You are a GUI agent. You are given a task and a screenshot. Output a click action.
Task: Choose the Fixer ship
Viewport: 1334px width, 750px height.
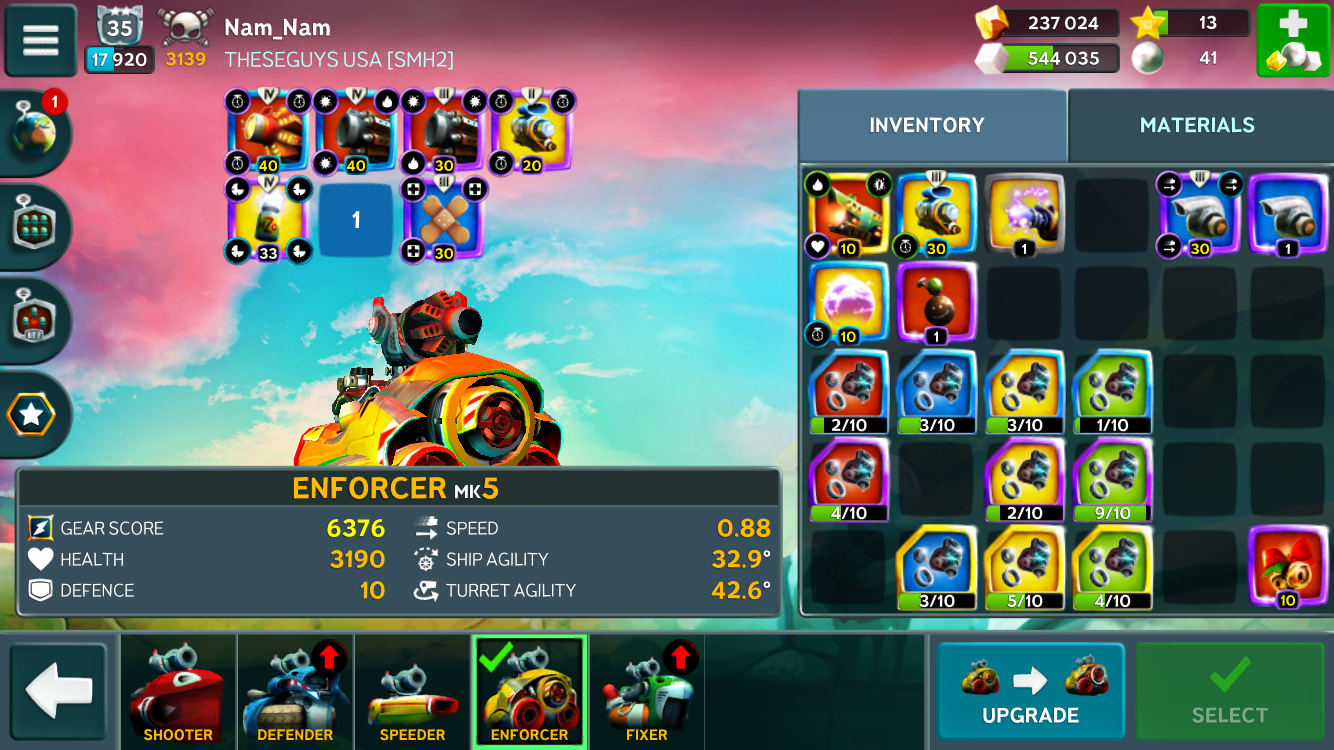646,692
